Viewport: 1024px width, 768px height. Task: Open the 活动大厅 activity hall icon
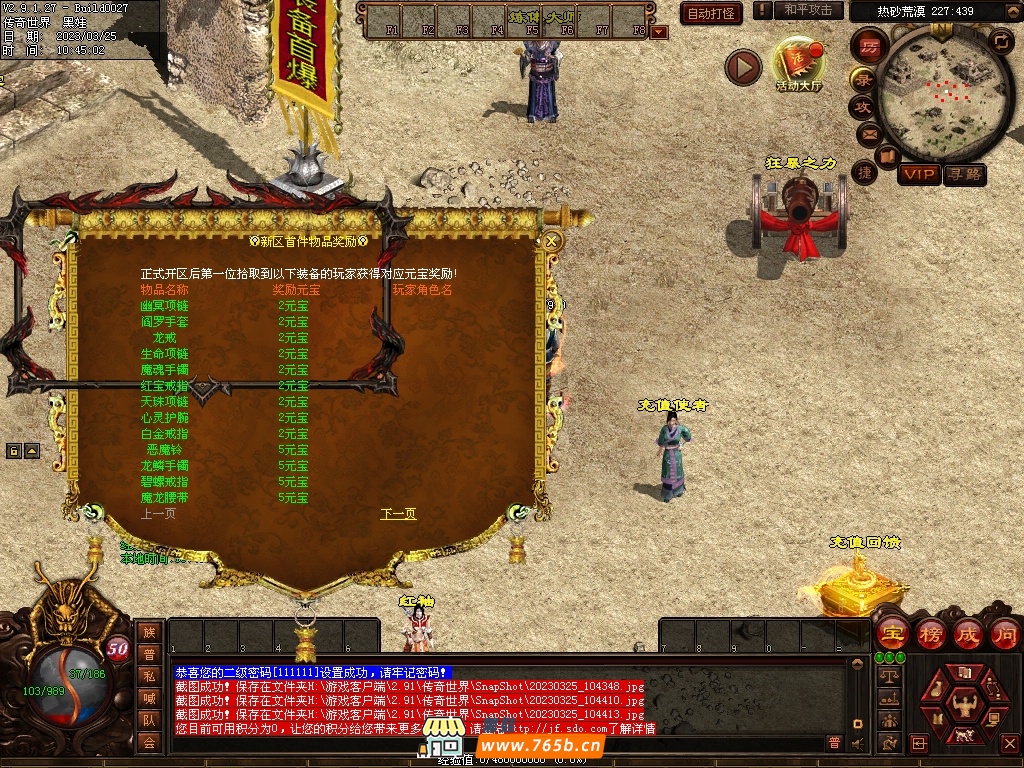[x=798, y=65]
